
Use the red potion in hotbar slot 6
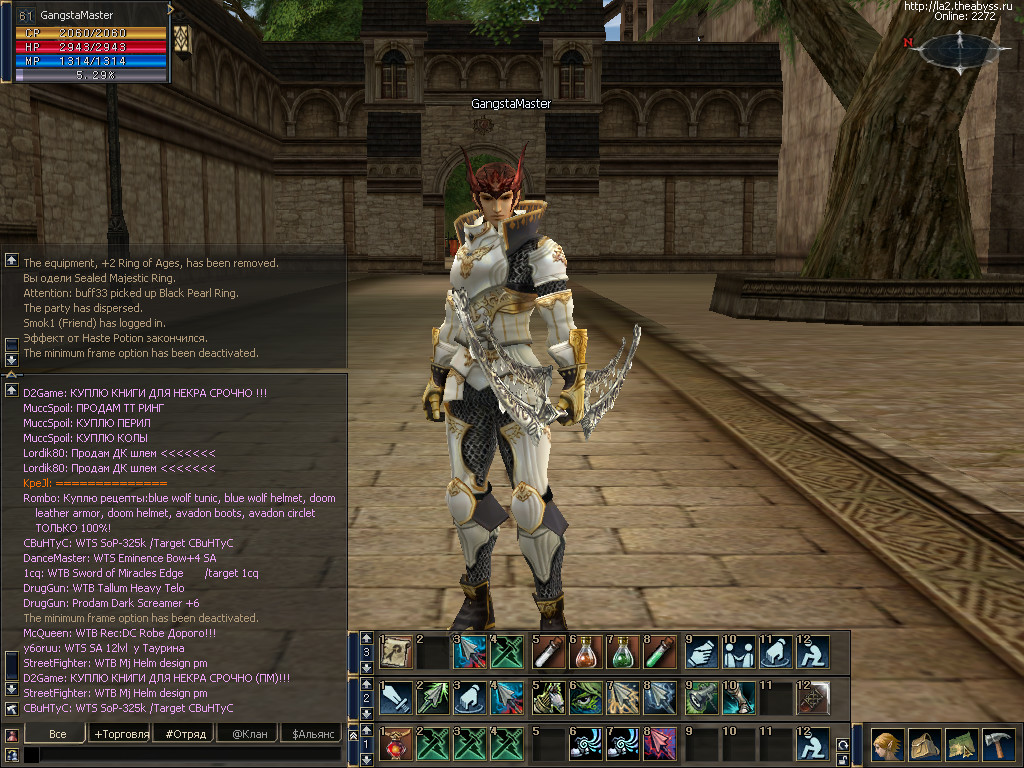click(x=585, y=652)
